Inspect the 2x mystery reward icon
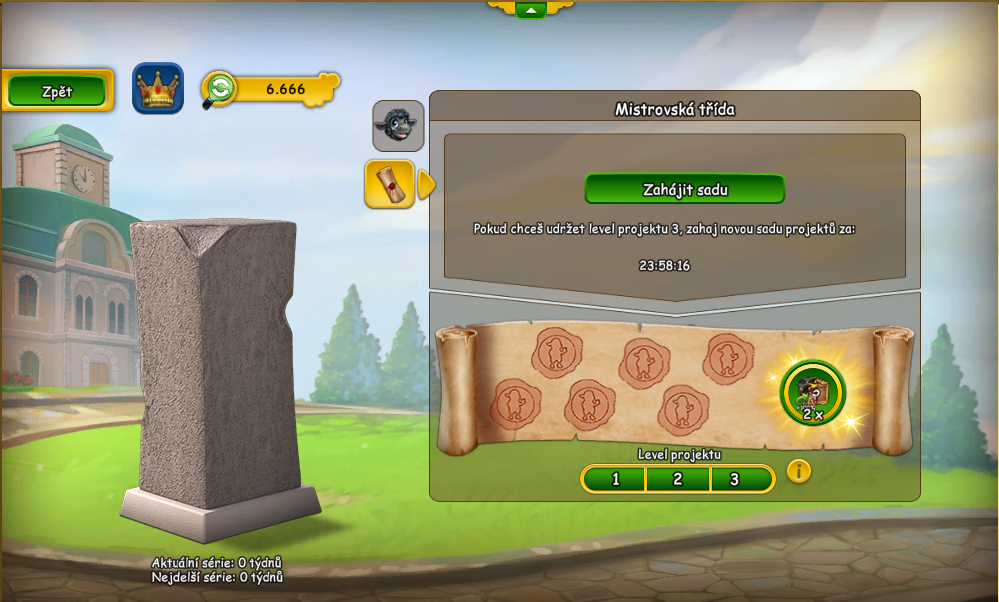This screenshot has height=602, width=999. tap(812, 393)
